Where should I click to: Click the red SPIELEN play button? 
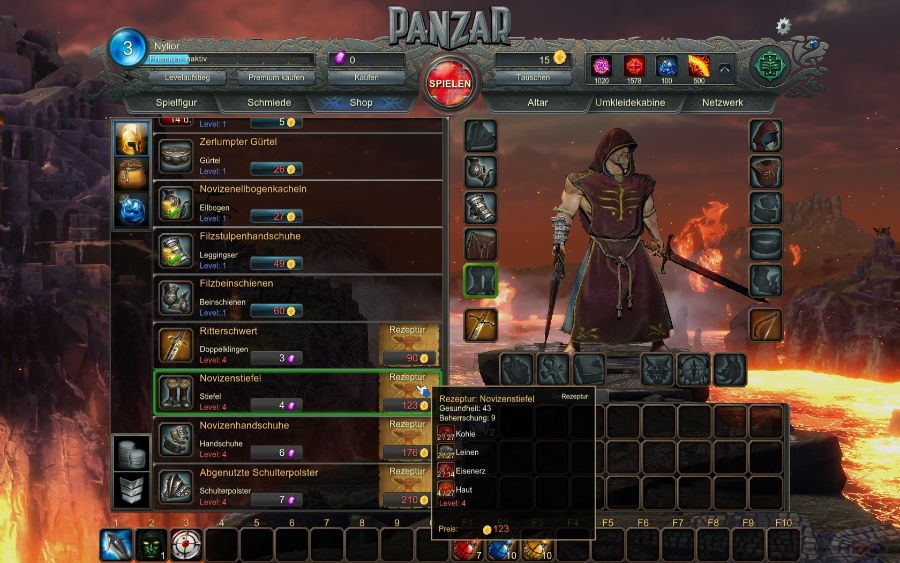449,84
